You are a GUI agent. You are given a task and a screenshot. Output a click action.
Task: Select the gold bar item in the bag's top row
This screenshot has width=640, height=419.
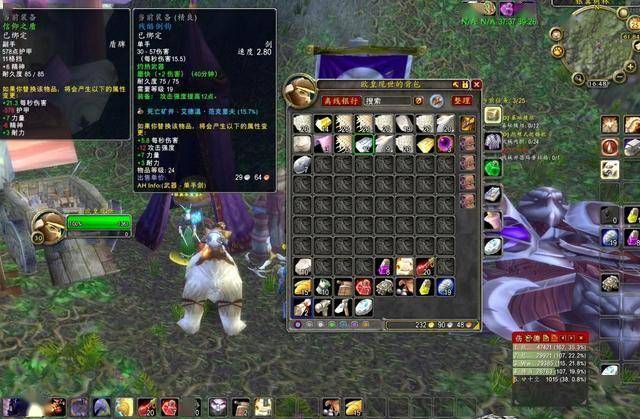click(322, 123)
